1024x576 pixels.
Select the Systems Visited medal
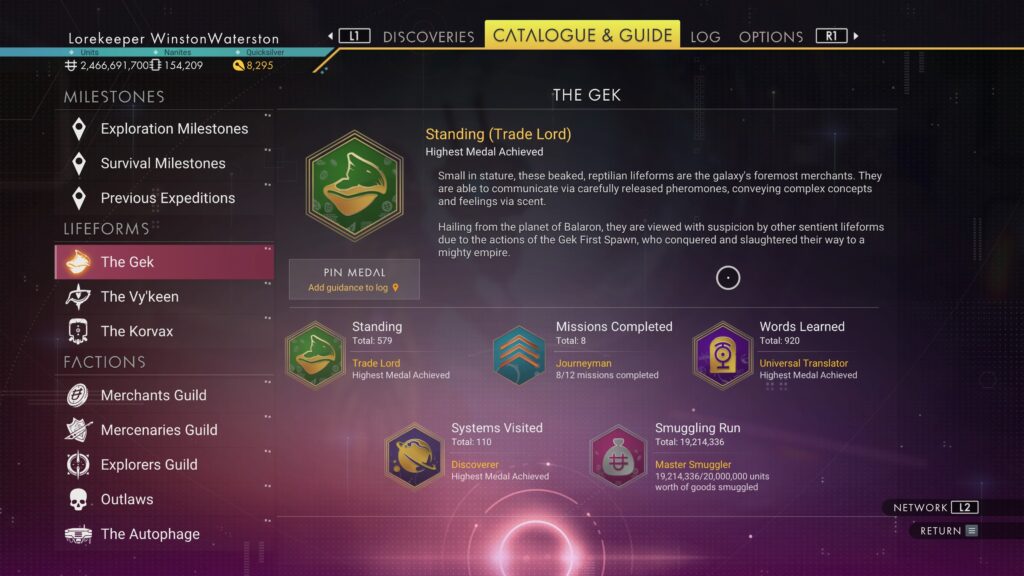(x=414, y=455)
